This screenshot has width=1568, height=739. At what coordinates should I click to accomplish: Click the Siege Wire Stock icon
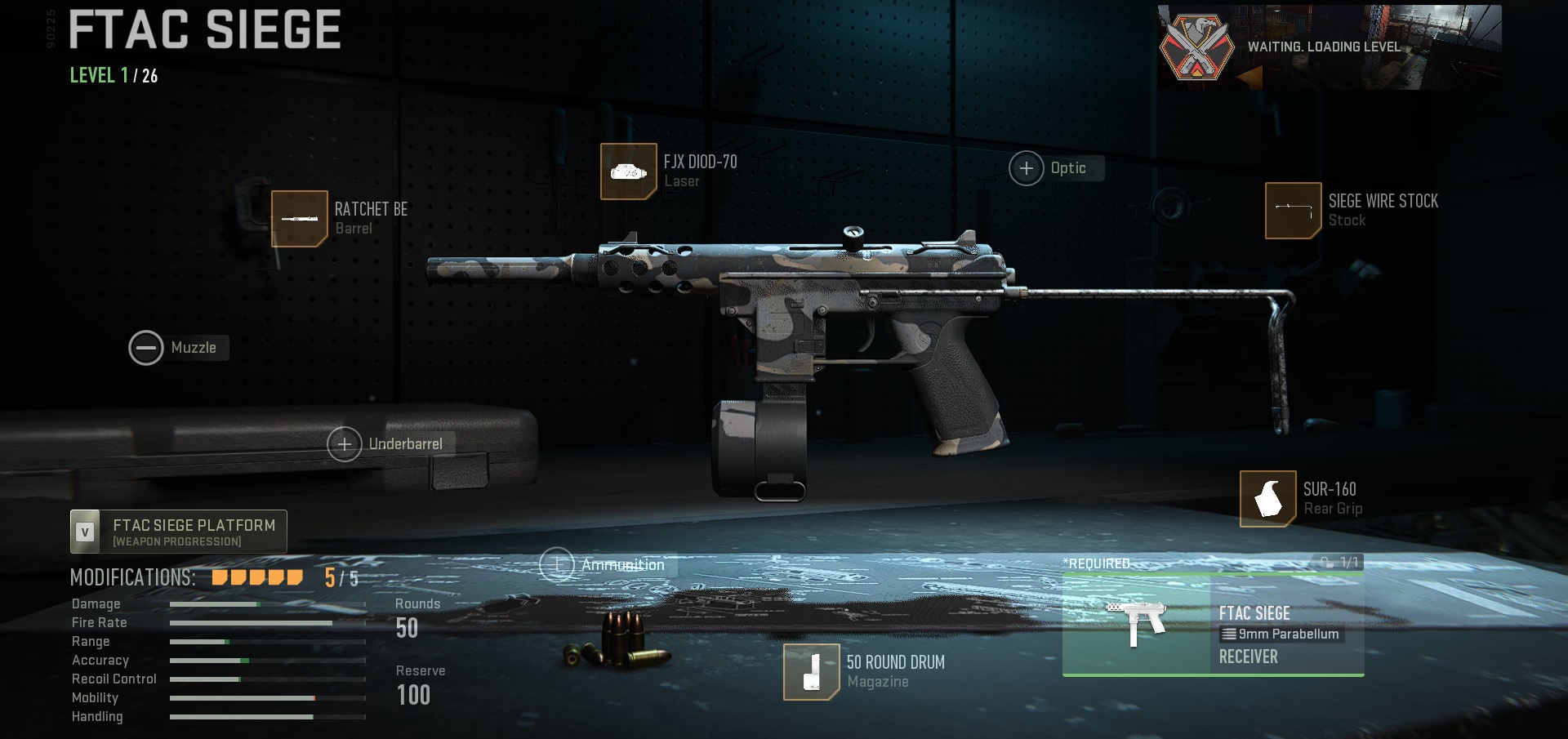pos(1293,210)
